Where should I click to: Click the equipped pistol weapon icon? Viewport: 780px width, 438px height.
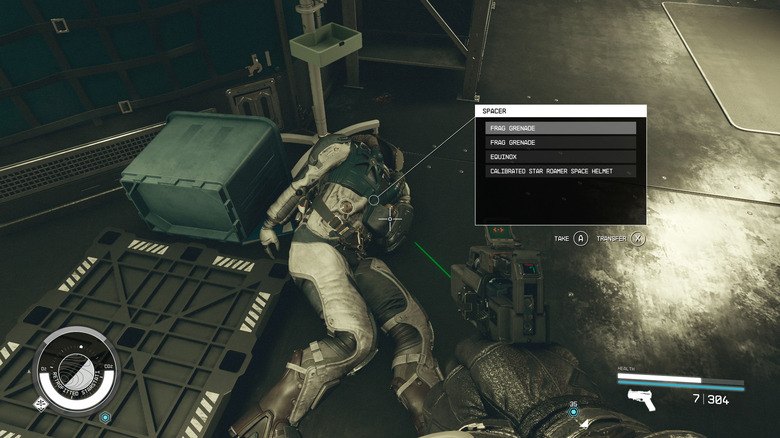[x=641, y=400]
